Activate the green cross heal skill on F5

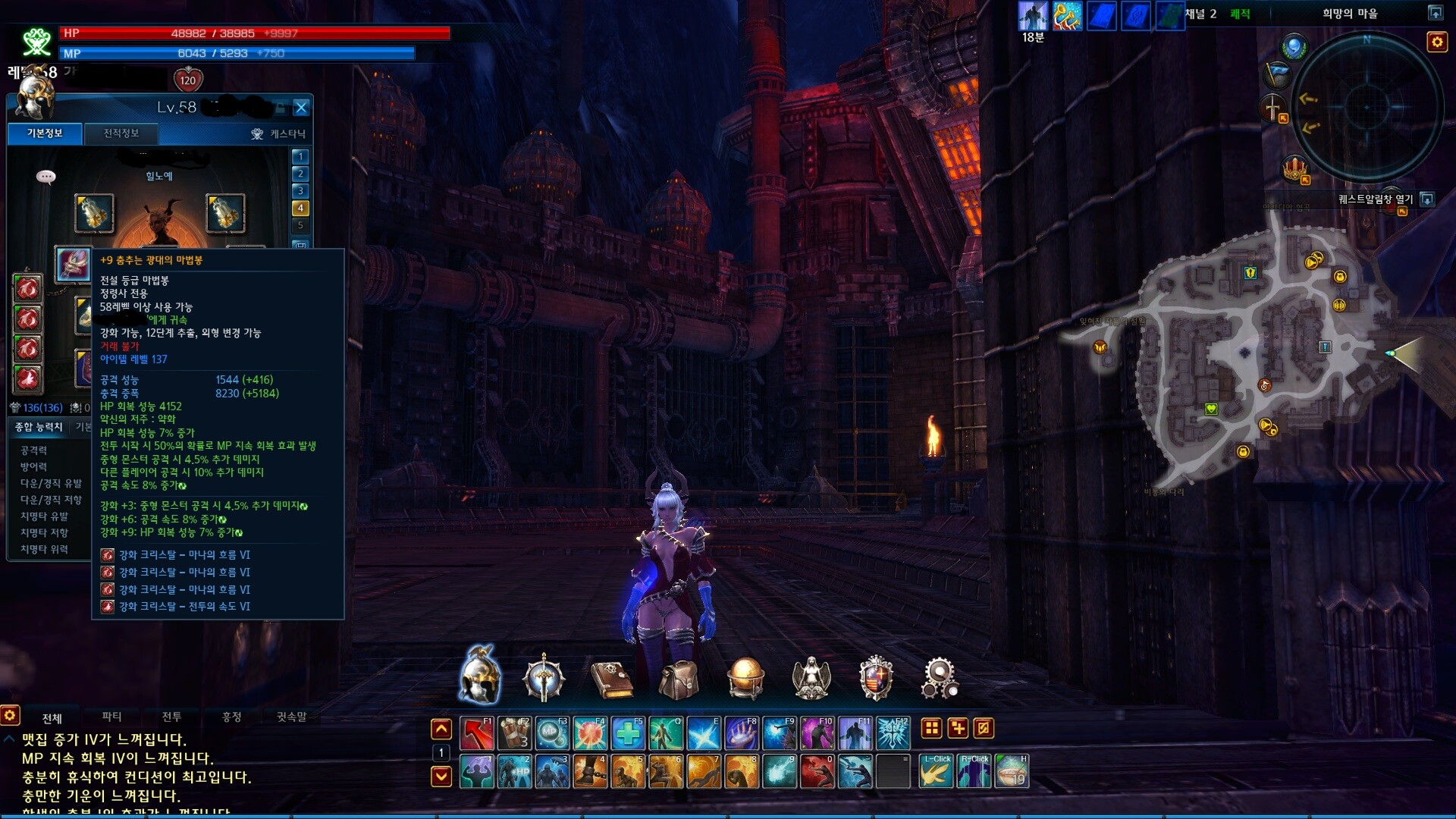click(x=628, y=733)
